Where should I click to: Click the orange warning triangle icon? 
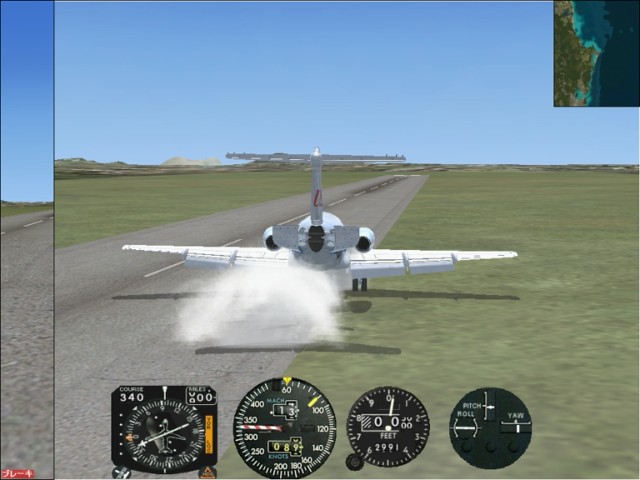(208, 472)
